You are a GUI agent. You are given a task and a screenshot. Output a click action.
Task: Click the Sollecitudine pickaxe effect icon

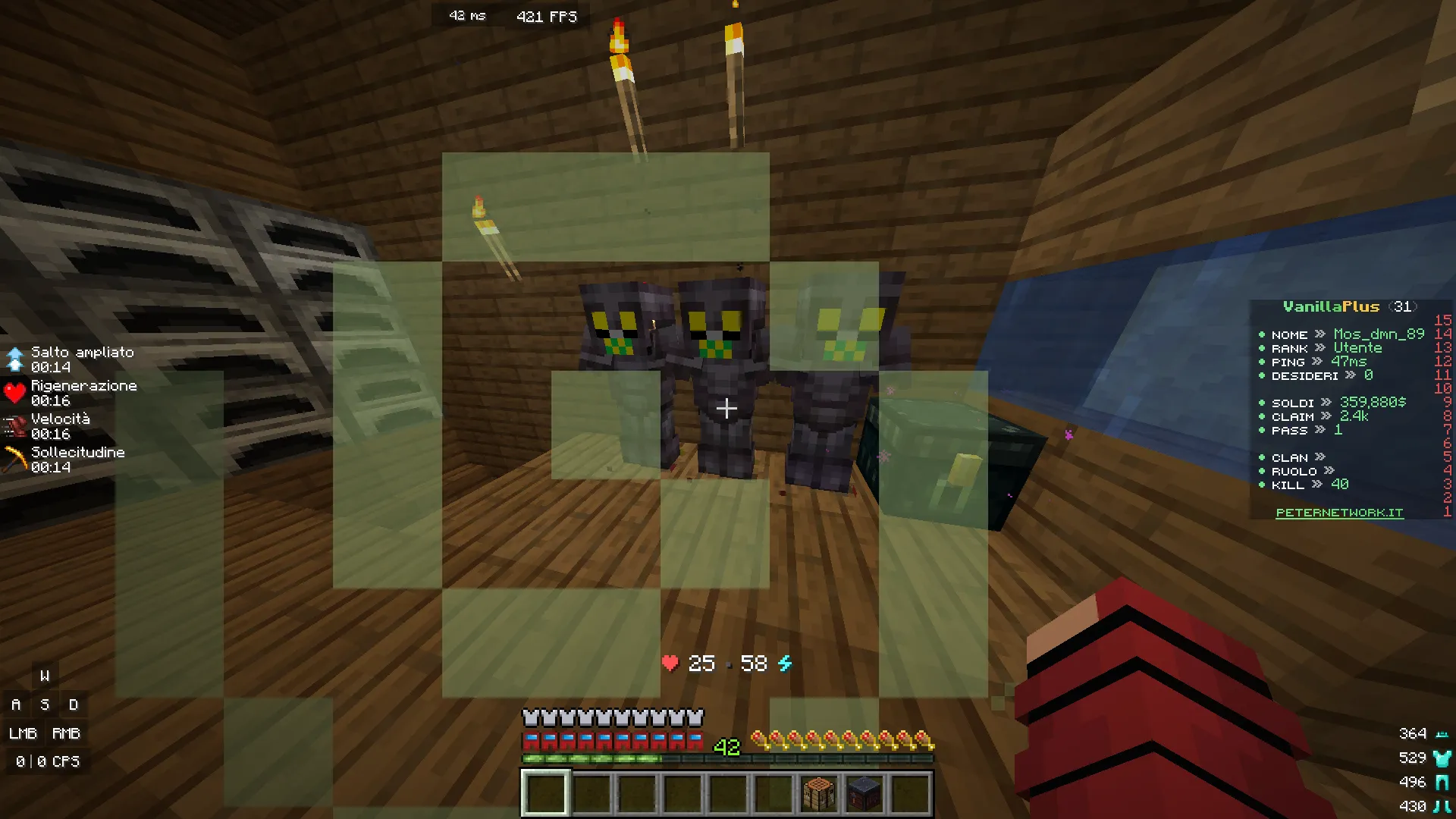(14, 460)
